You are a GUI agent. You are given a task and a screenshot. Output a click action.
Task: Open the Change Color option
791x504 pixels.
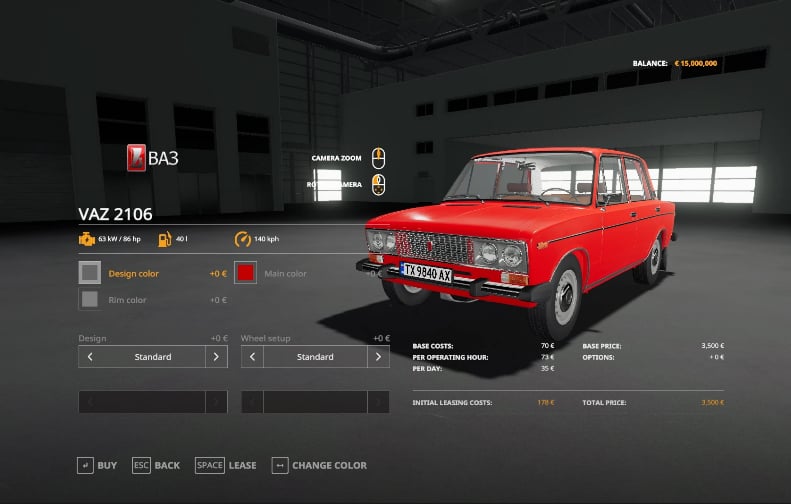coord(319,465)
